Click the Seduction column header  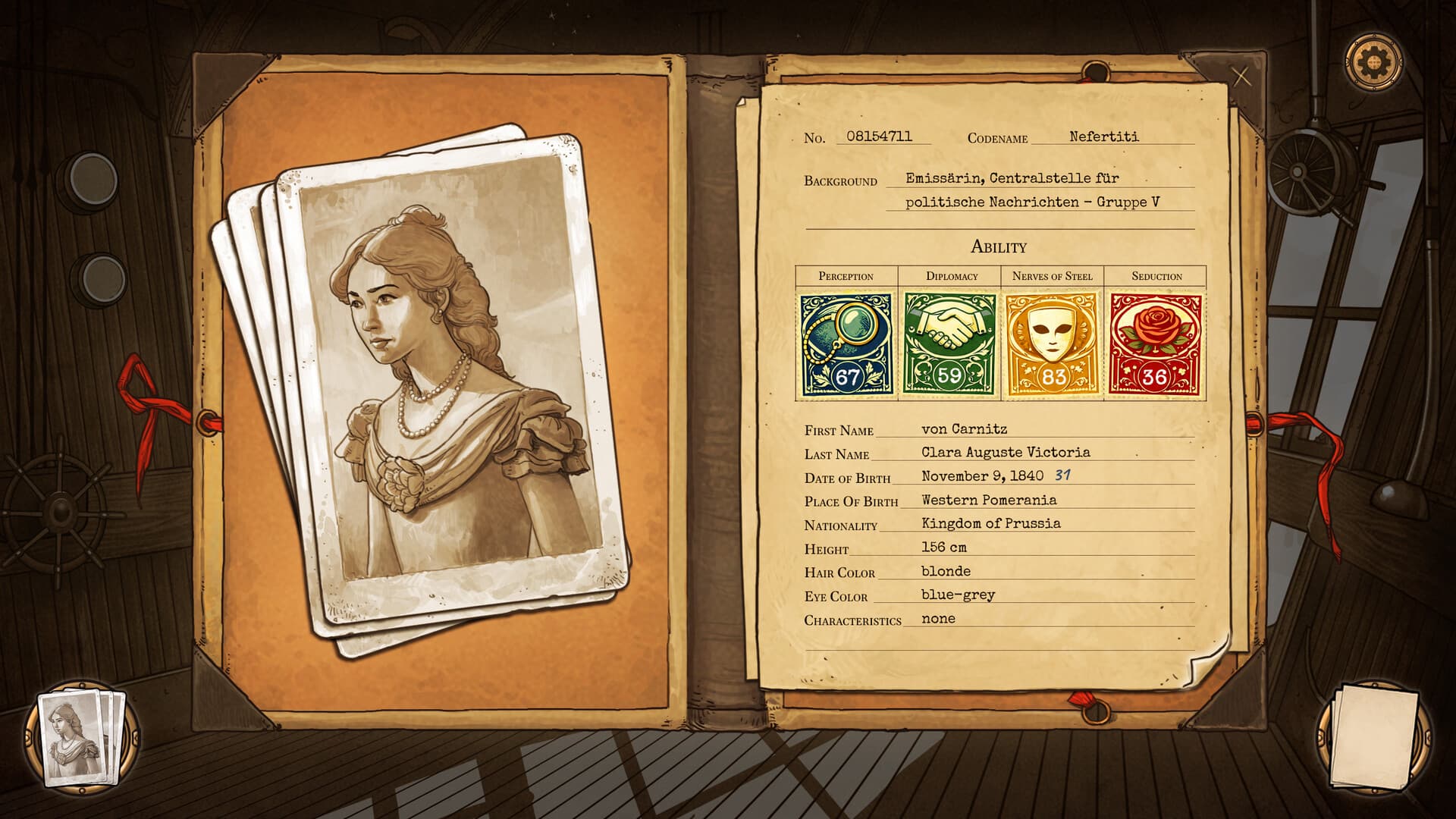tap(1153, 276)
